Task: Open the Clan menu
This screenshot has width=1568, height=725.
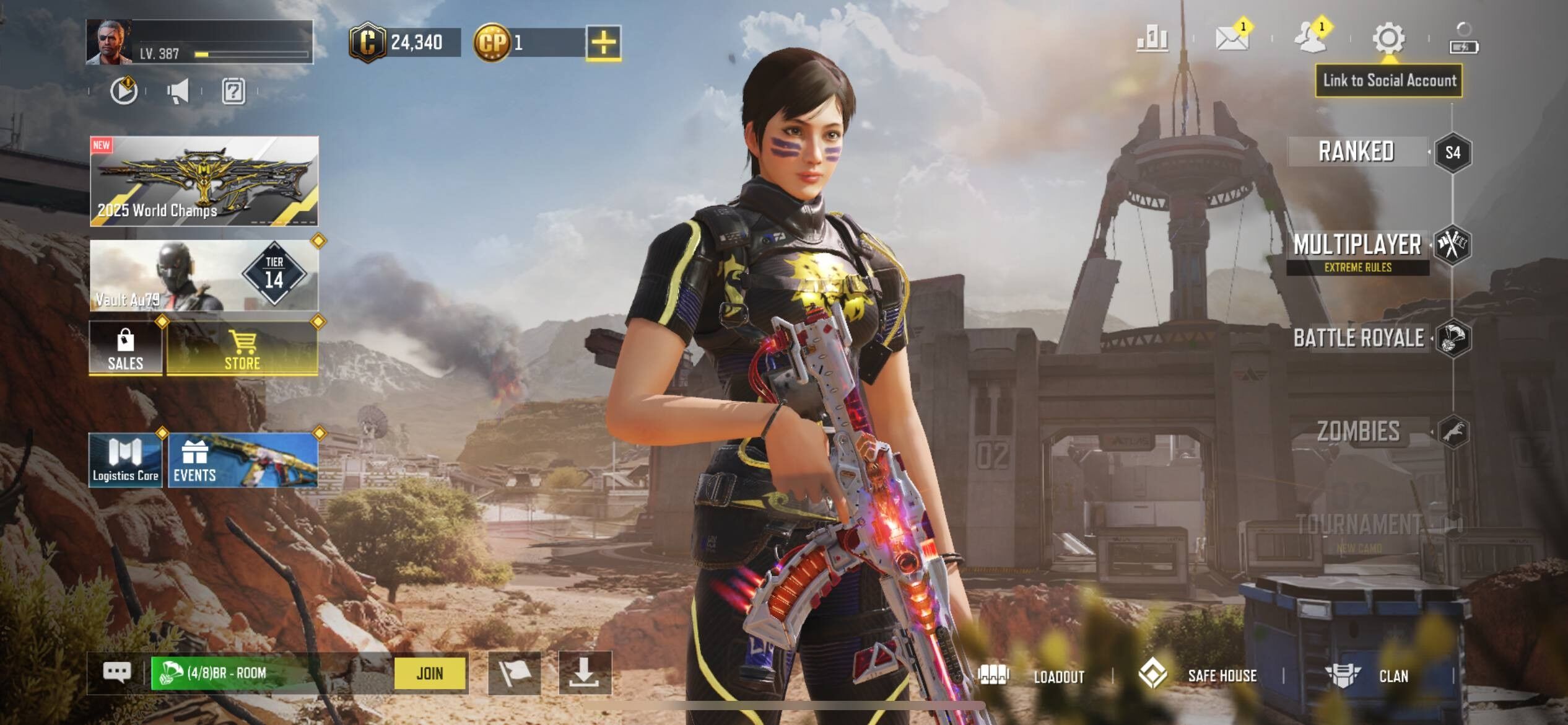Action: (1369, 675)
